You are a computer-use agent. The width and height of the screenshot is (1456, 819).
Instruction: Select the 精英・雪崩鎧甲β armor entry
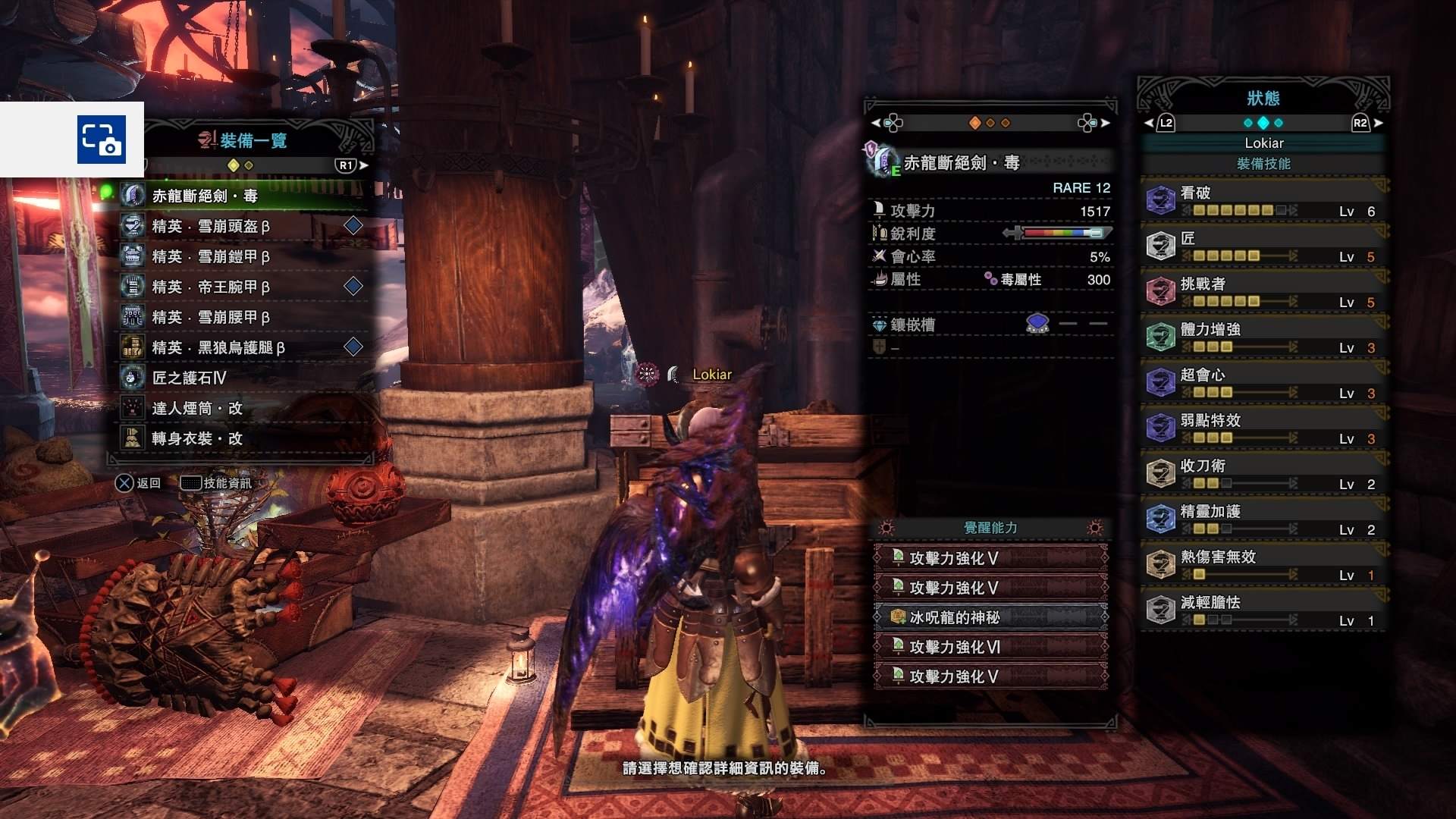click(x=243, y=256)
